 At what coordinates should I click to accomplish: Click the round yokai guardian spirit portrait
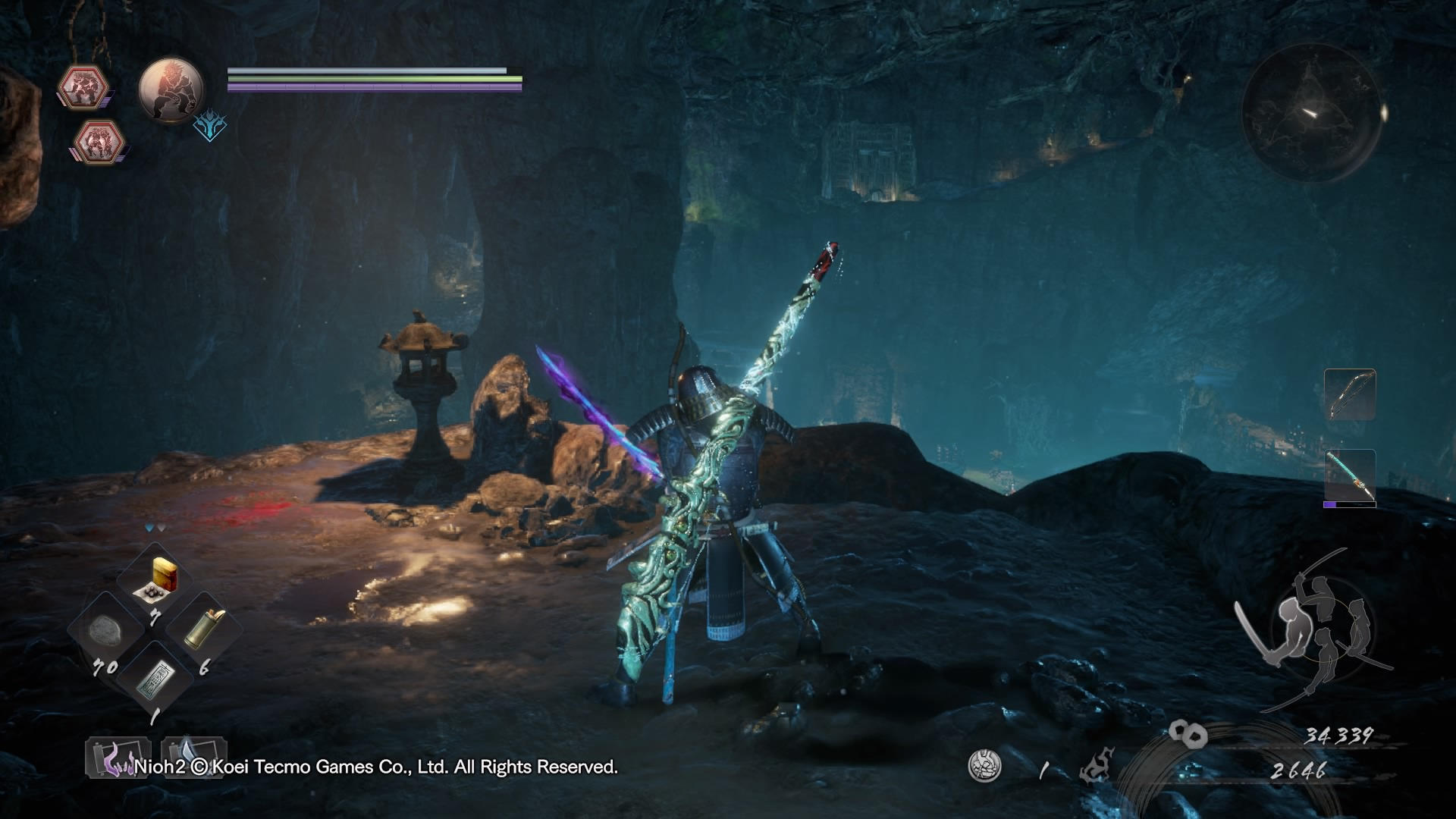[x=171, y=89]
